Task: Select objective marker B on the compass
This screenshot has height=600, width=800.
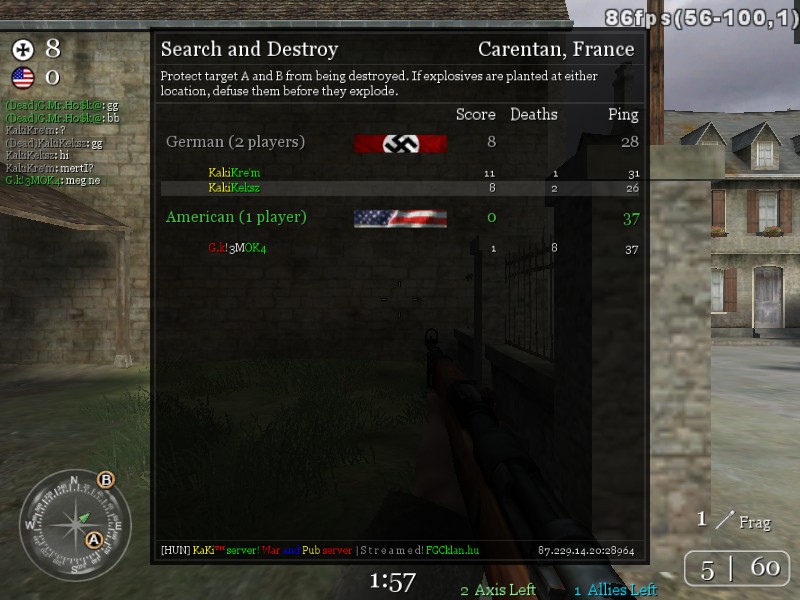Action: point(106,479)
